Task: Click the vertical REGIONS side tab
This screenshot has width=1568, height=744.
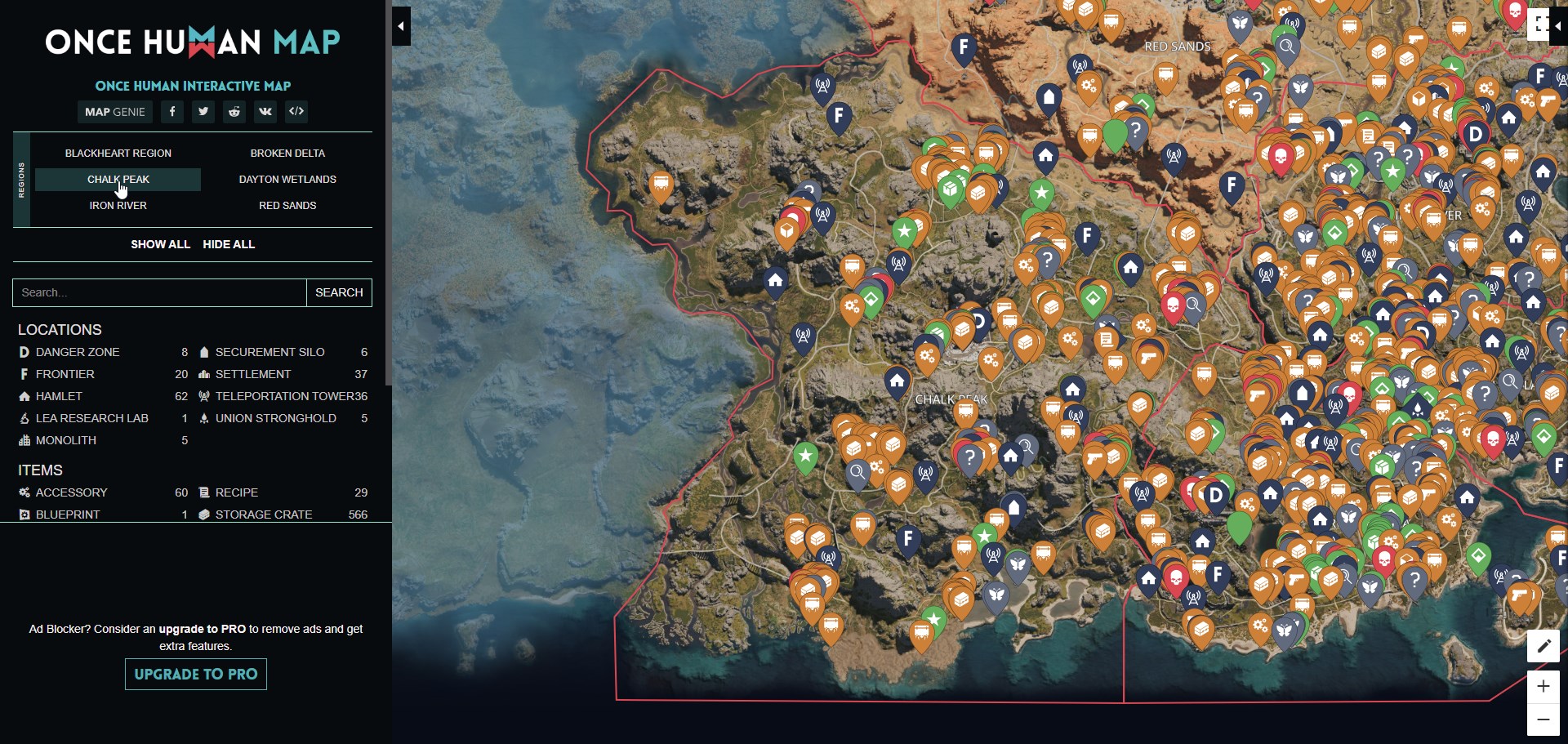Action: pyautogui.click(x=21, y=179)
